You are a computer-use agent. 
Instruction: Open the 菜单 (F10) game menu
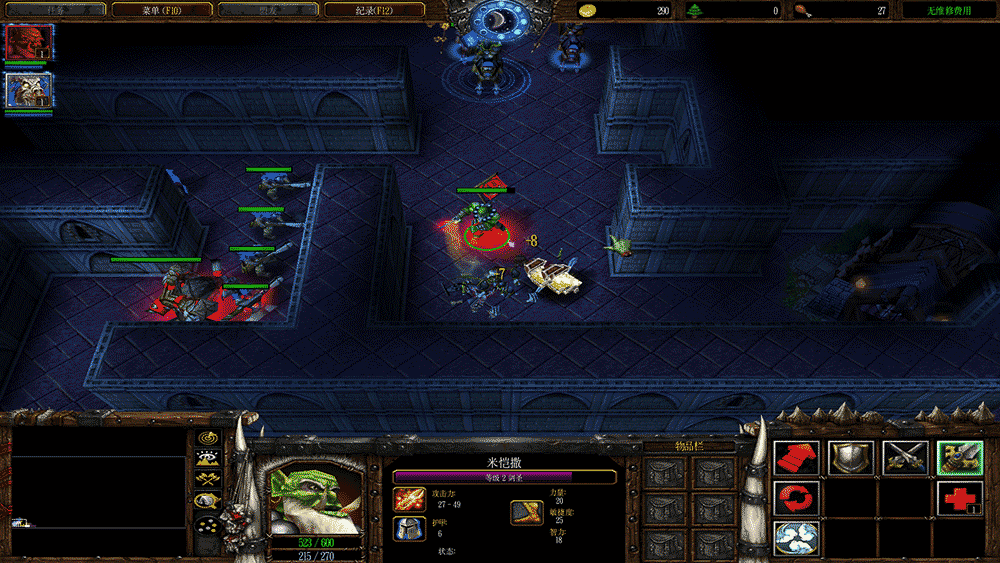(162, 10)
